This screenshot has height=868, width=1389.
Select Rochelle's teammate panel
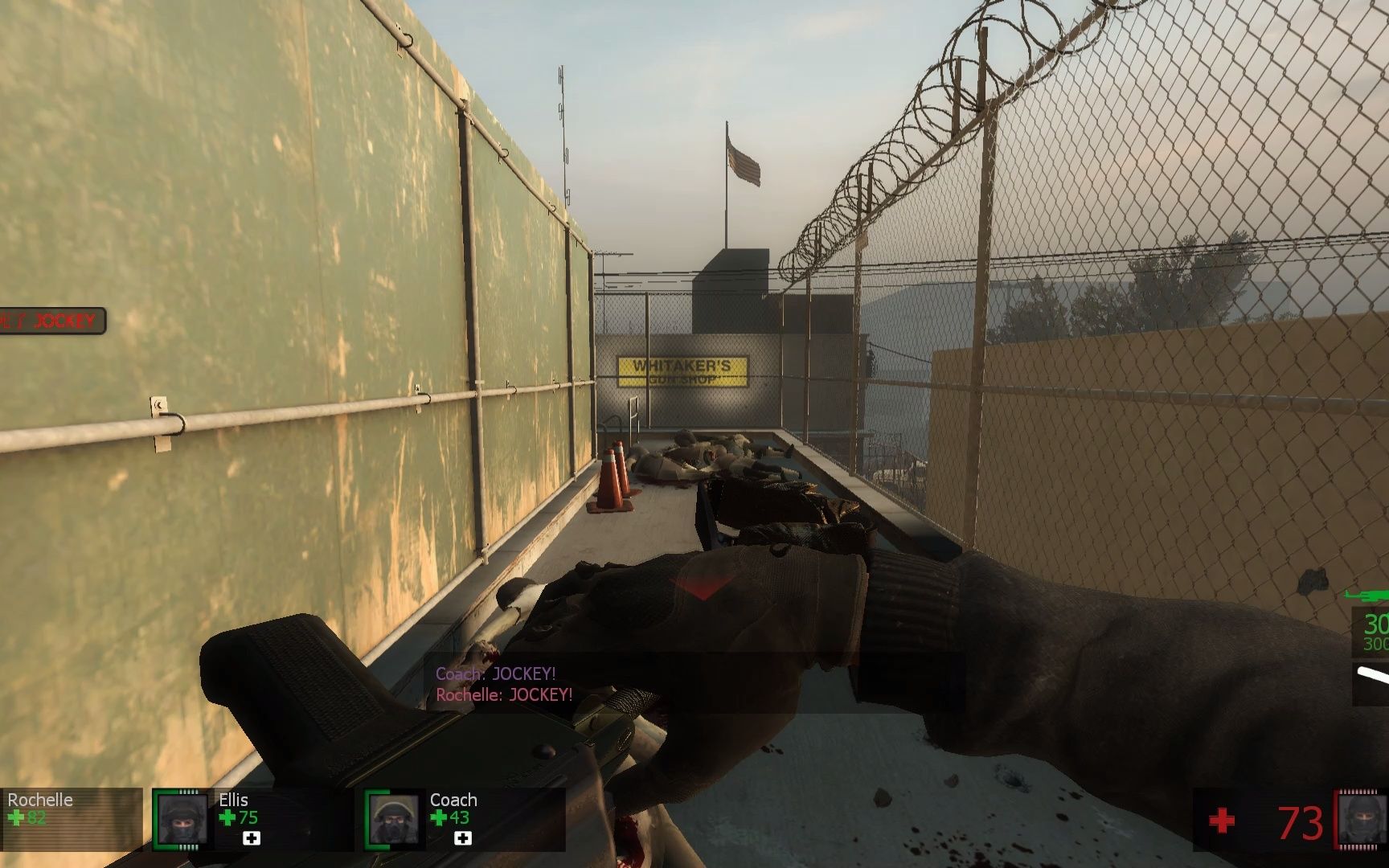[69, 817]
